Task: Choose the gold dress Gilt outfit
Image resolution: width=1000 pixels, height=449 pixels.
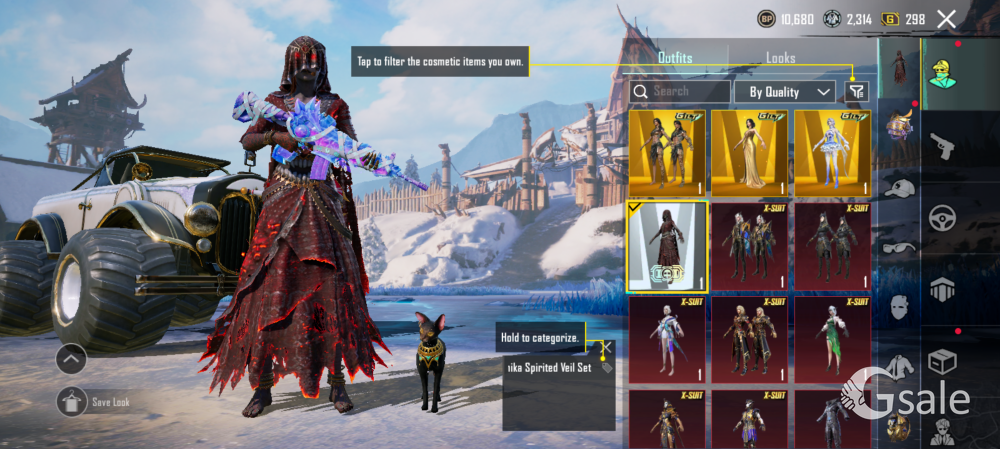Action: tap(750, 152)
